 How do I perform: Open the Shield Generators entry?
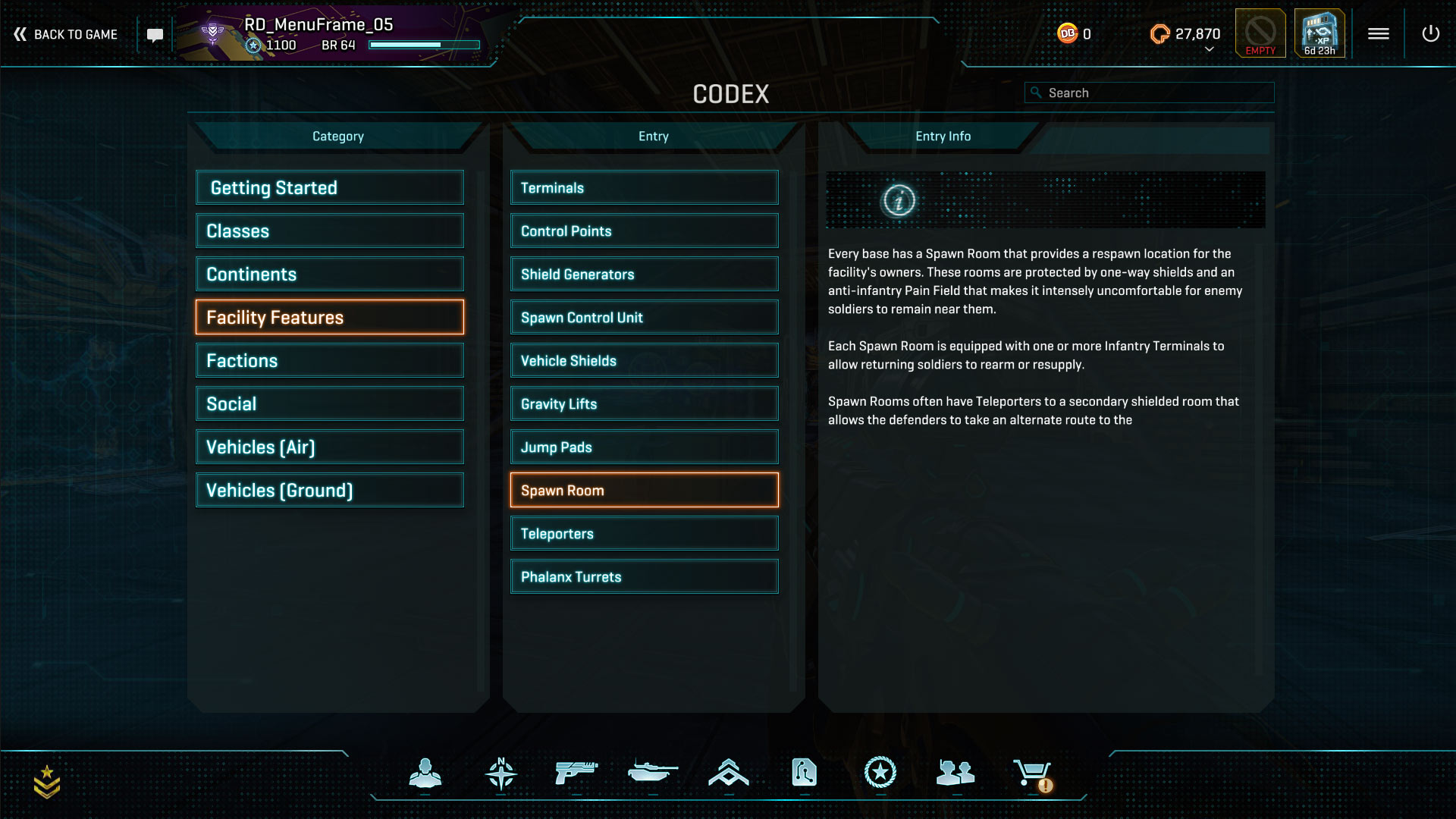click(644, 274)
